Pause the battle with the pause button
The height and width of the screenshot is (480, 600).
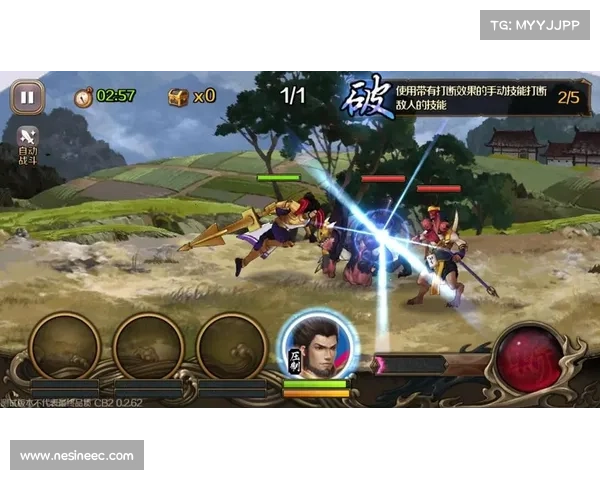[x=27, y=97]
